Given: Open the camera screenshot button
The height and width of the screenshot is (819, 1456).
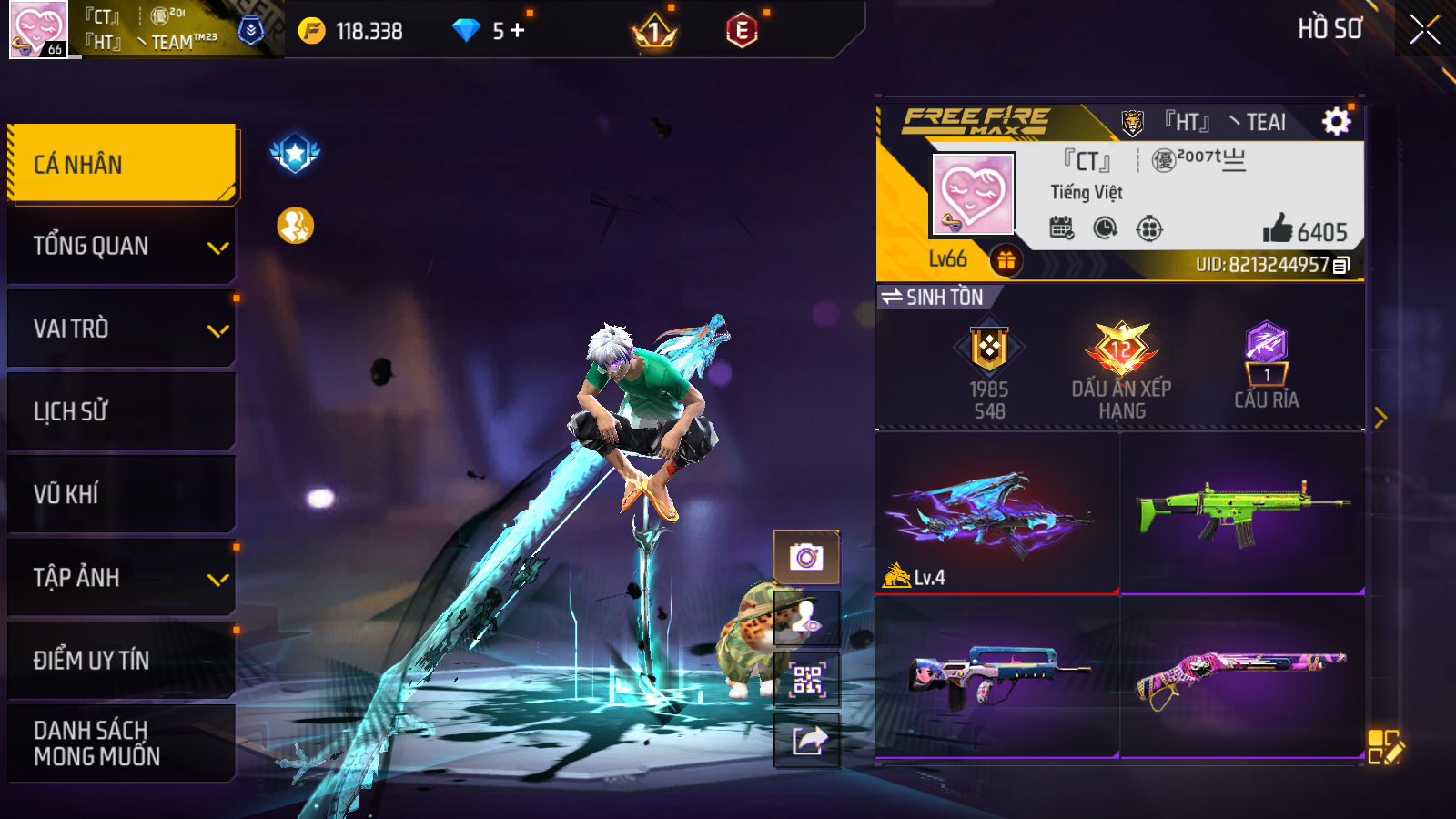Looking at the screenshot, I should click(806, 557).
